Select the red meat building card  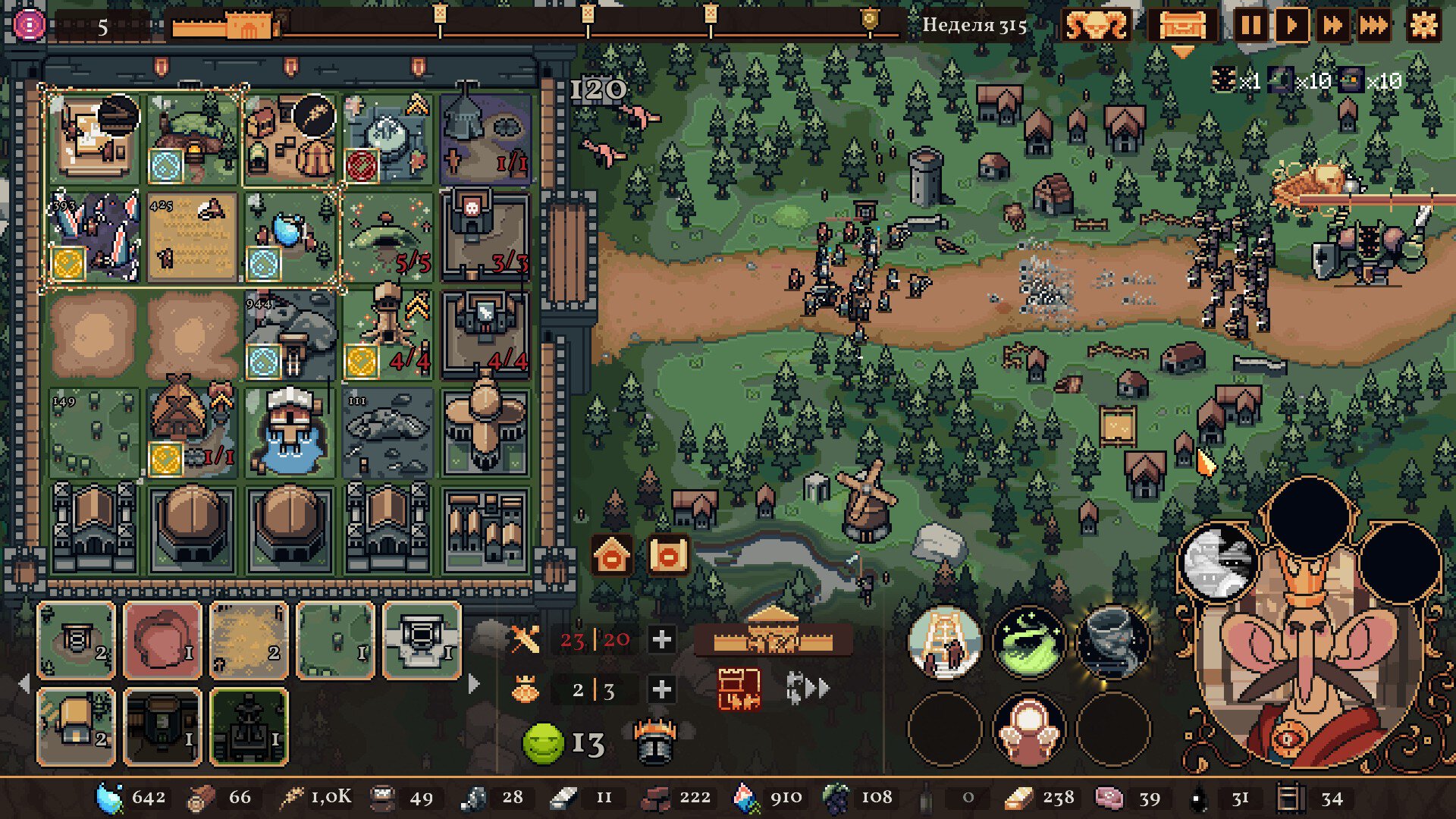[x=162, y=640]
